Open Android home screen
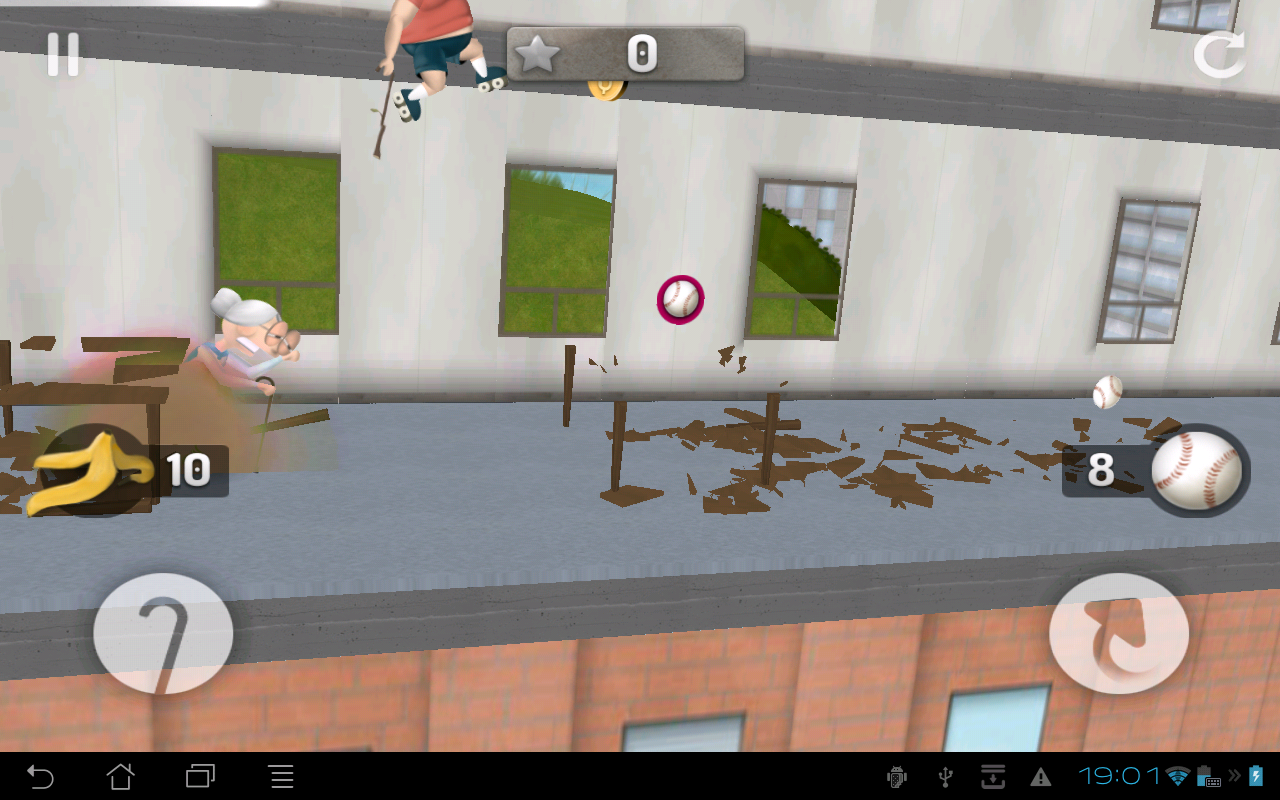1280x800 pixels. click(120, 776)
